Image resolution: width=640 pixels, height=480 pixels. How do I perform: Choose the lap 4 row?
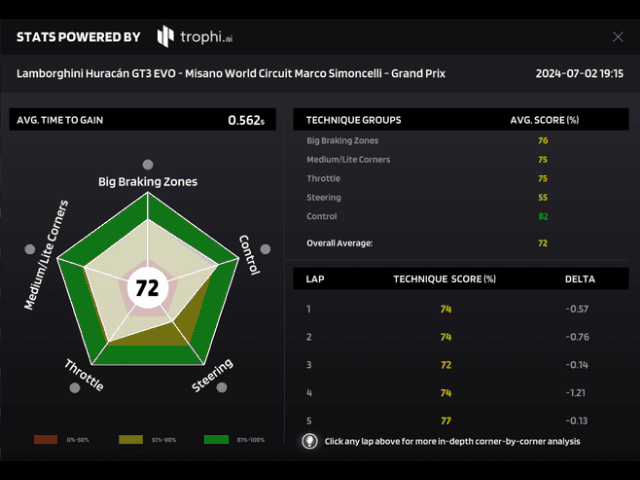(x=445, y=393)
